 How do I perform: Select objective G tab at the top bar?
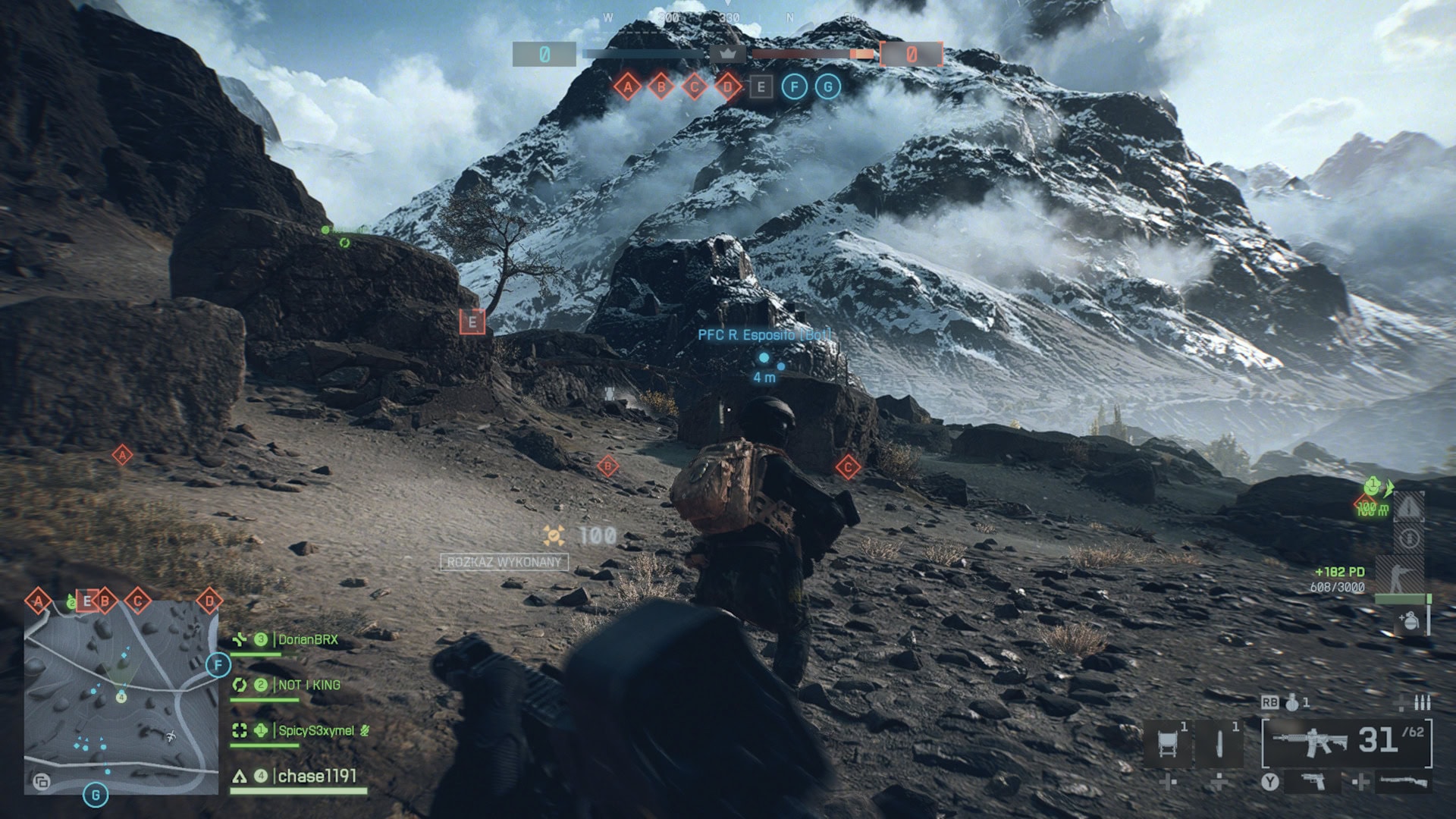[x=827, y=87]
